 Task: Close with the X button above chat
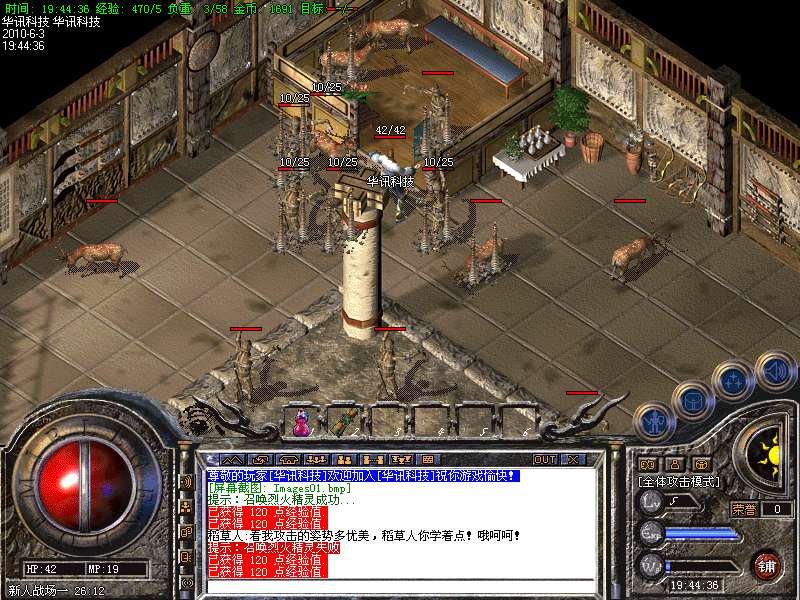coord(573,459)
